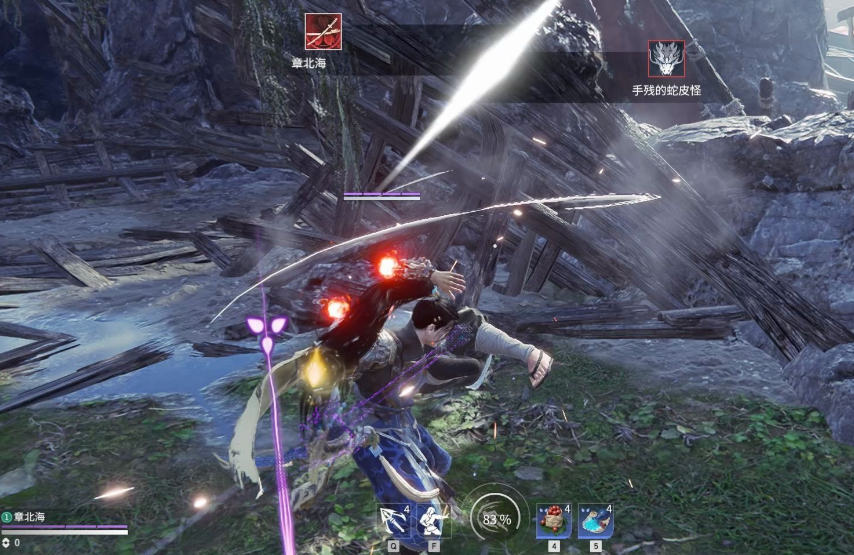Click the circular 83% weapon durability gauge
Image resolution: width=854 pixels, height=555 pixels.
click(x=497, y=519)
